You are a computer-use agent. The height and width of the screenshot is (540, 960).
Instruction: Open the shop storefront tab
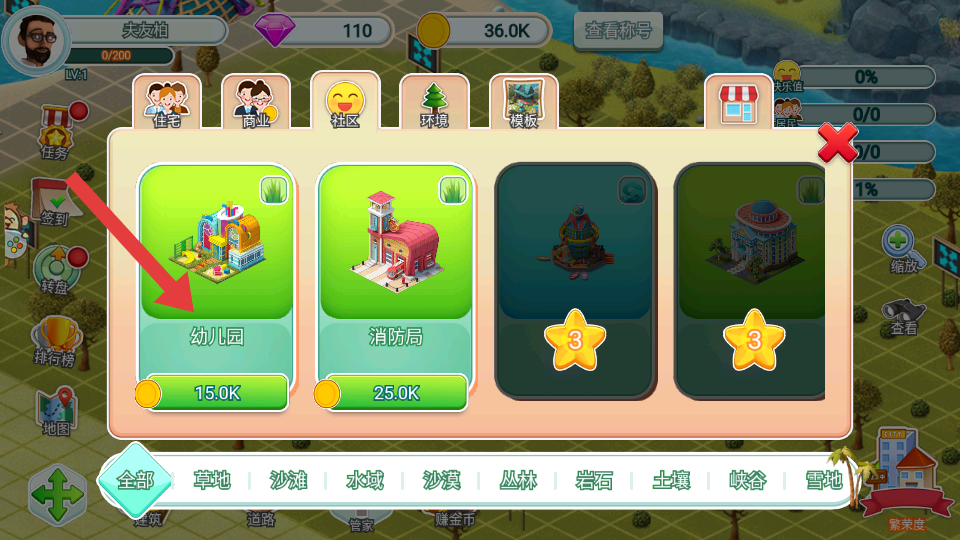(x=738, y=102)
